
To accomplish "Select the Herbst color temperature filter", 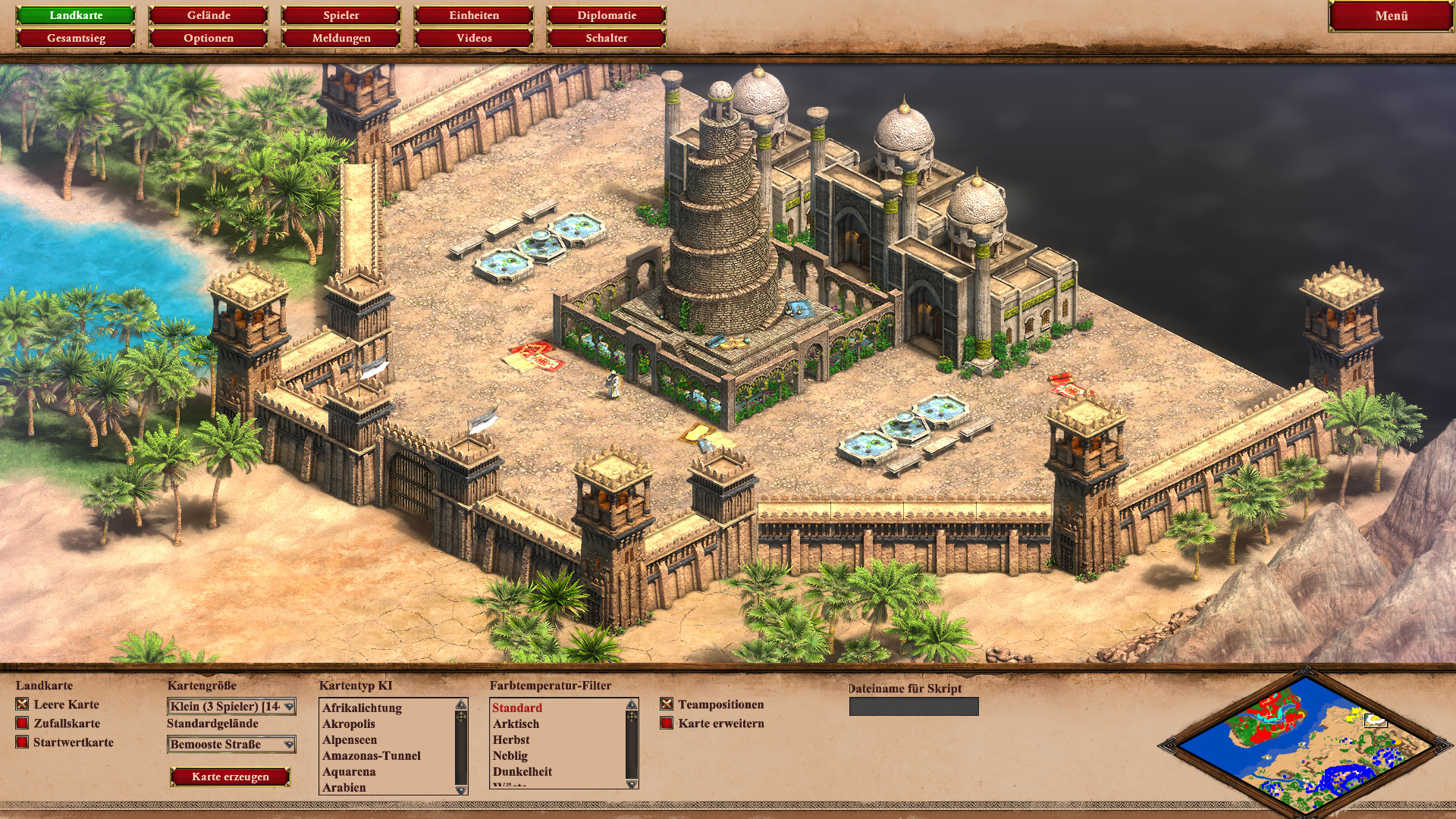I will point(511,740).
